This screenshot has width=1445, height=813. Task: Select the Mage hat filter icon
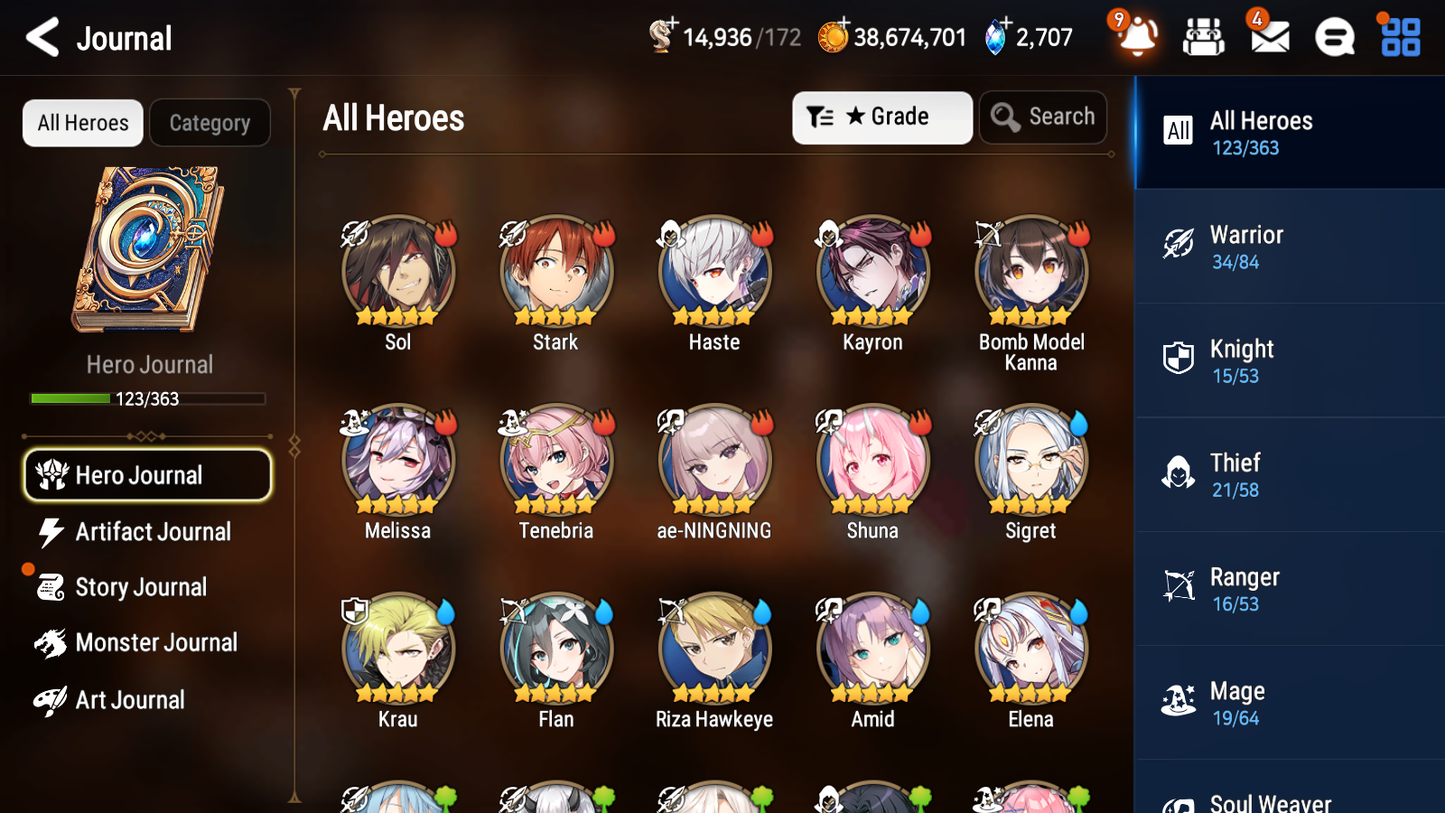(1180, 703)
